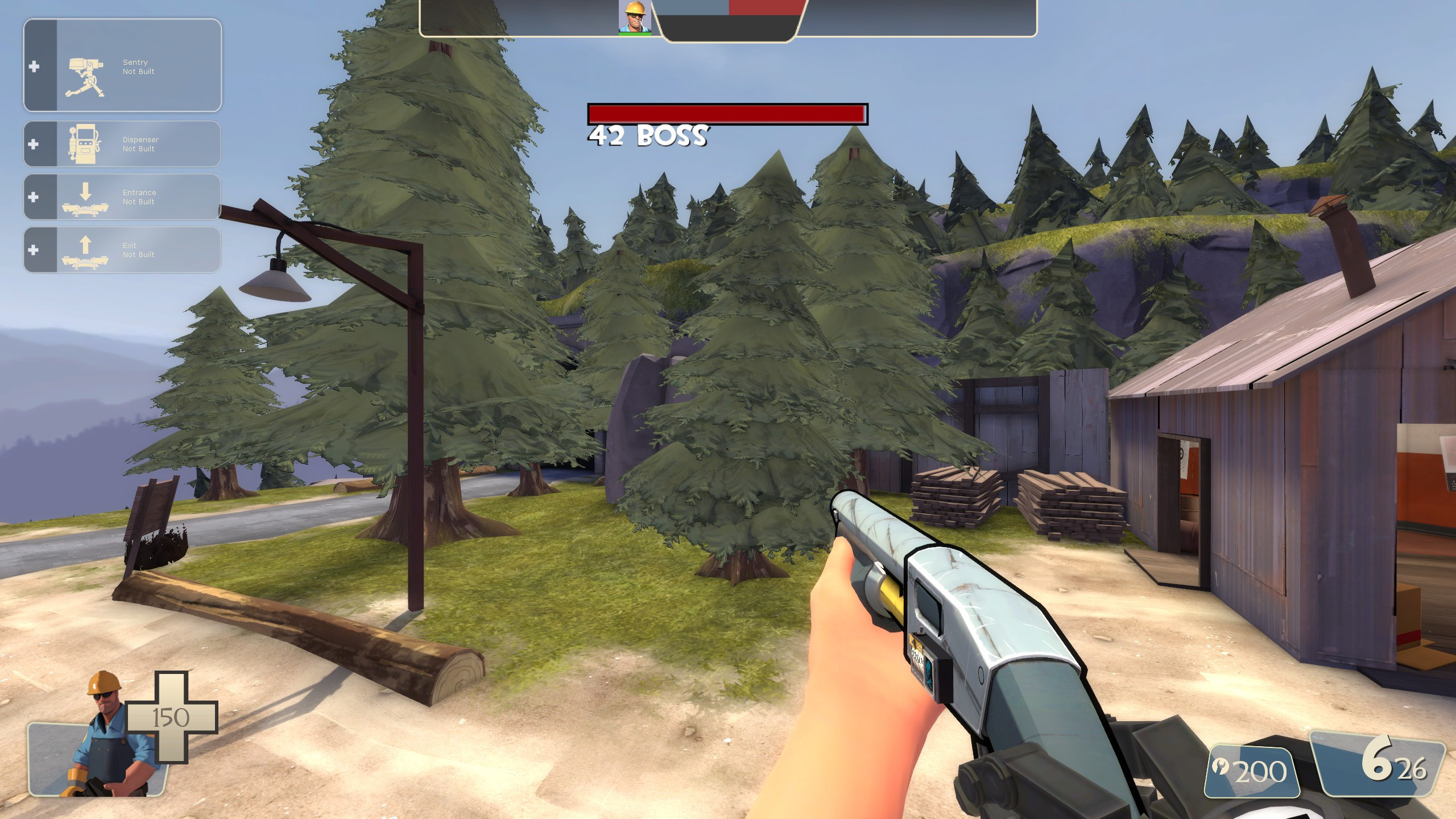Toggle the plus sign on the Sentry panel
The image size is (1456, 819).
tap(35, 67)
